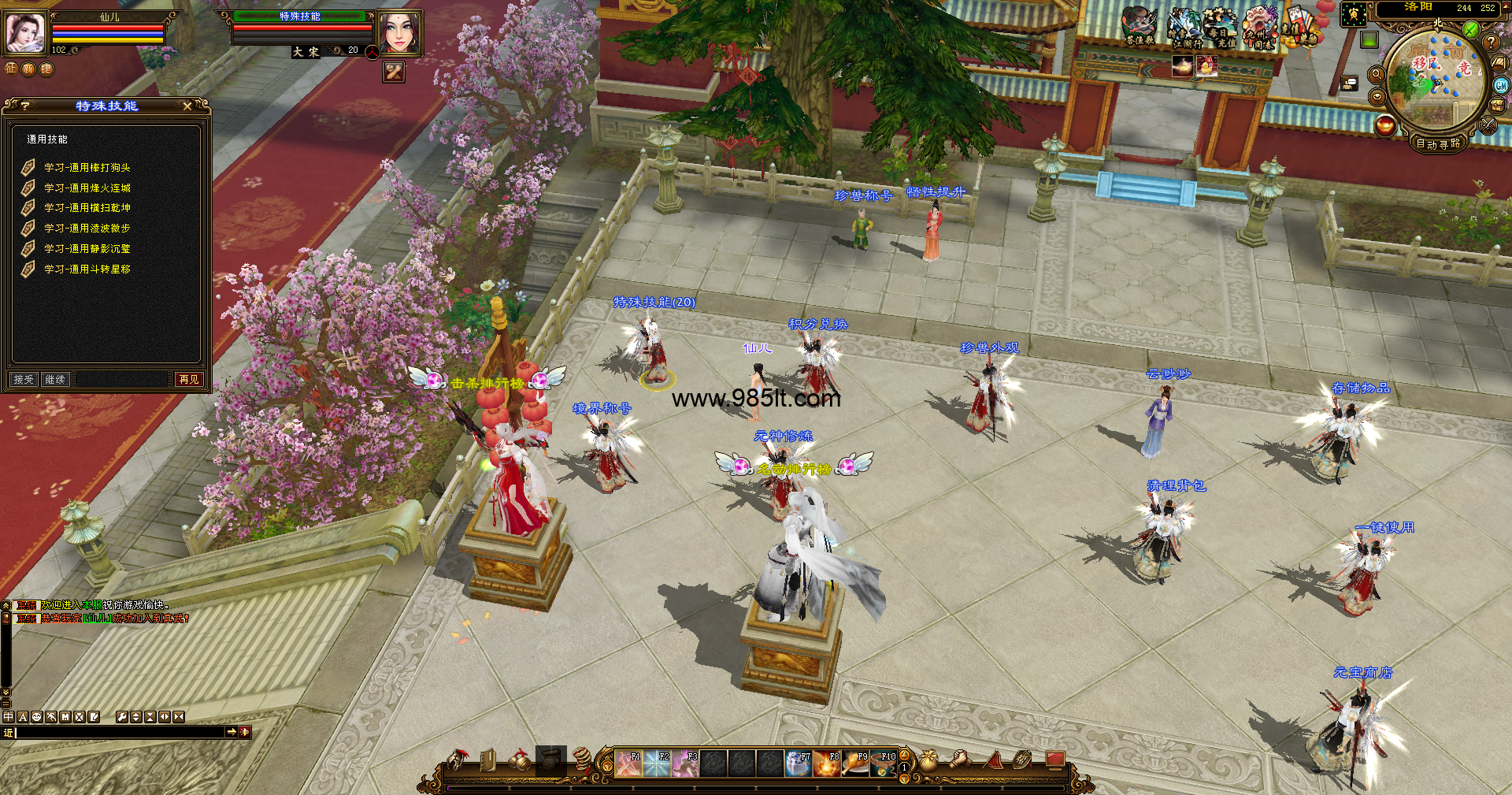The height and width of the screenshot is (795, 1512).
Task: Choose 学习-通用斗转星移 option
Action: click(87, 269)
